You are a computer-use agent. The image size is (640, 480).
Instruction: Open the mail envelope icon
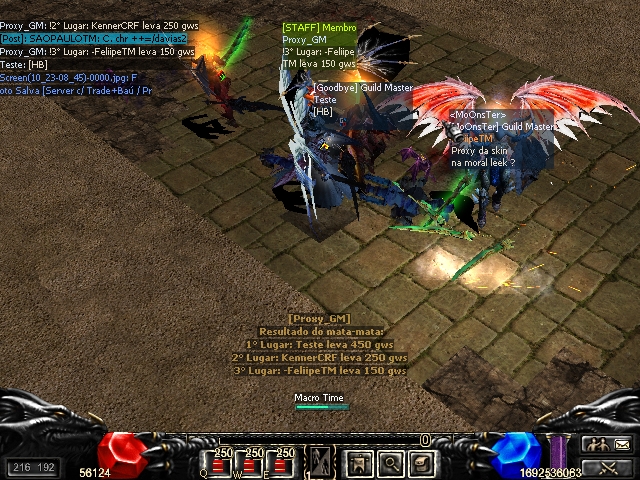click(x=621, y=444)
